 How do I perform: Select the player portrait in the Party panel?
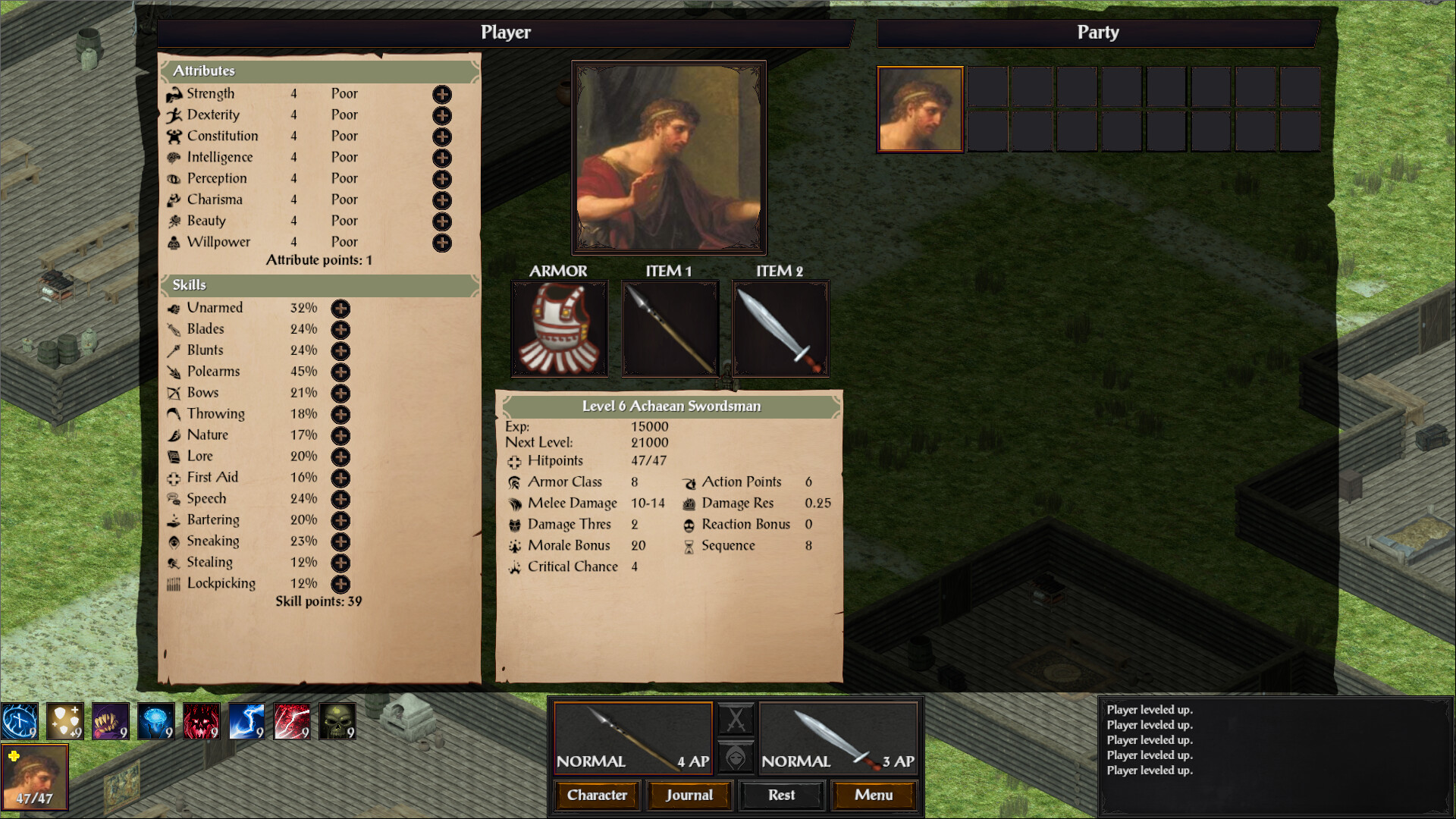[x=919, y=109]
